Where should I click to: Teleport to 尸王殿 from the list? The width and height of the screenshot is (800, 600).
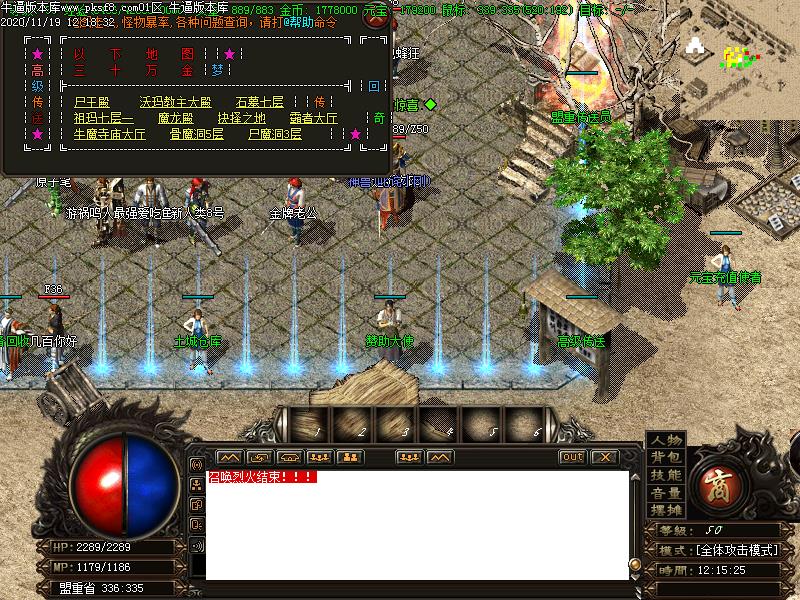point(91,102)
